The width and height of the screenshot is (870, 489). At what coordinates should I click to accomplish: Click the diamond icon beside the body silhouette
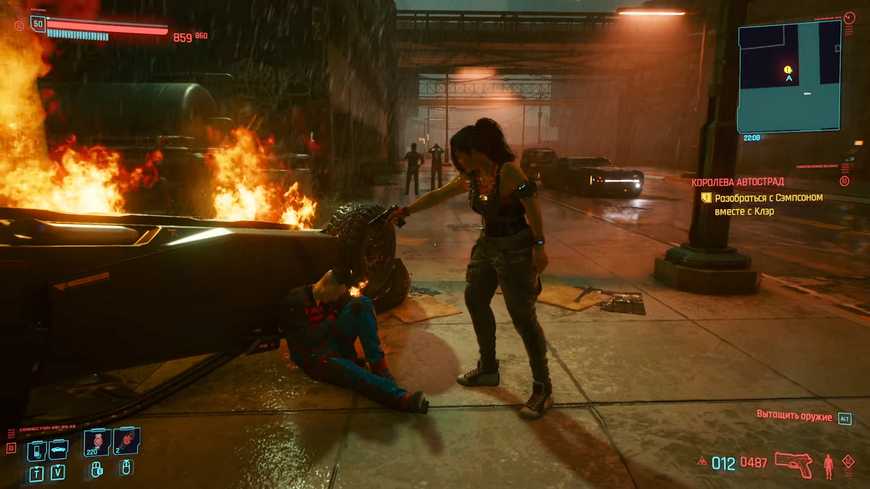[x=848, y=462]
